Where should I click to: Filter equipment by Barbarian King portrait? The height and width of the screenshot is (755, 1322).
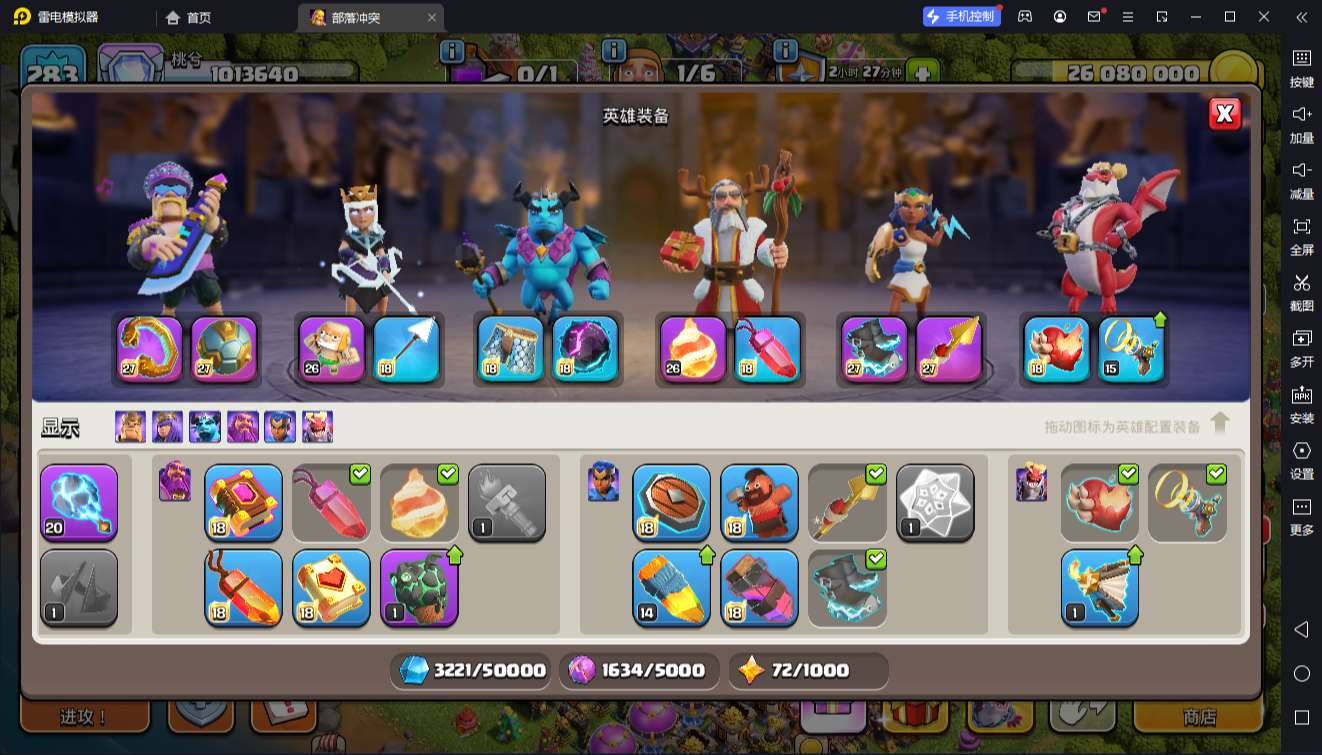pos(130,427)
